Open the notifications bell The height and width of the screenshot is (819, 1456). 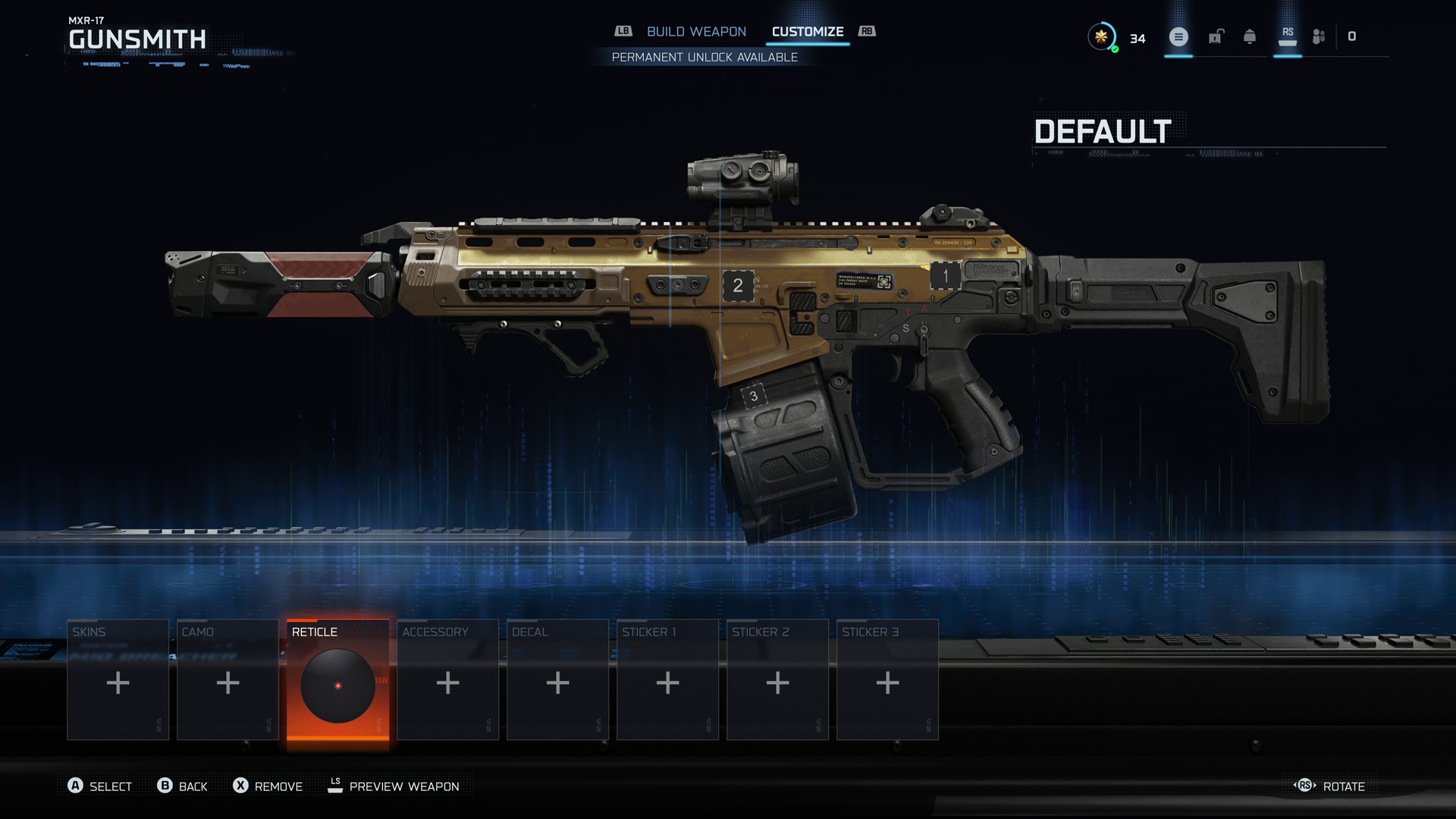[1250, 36]
